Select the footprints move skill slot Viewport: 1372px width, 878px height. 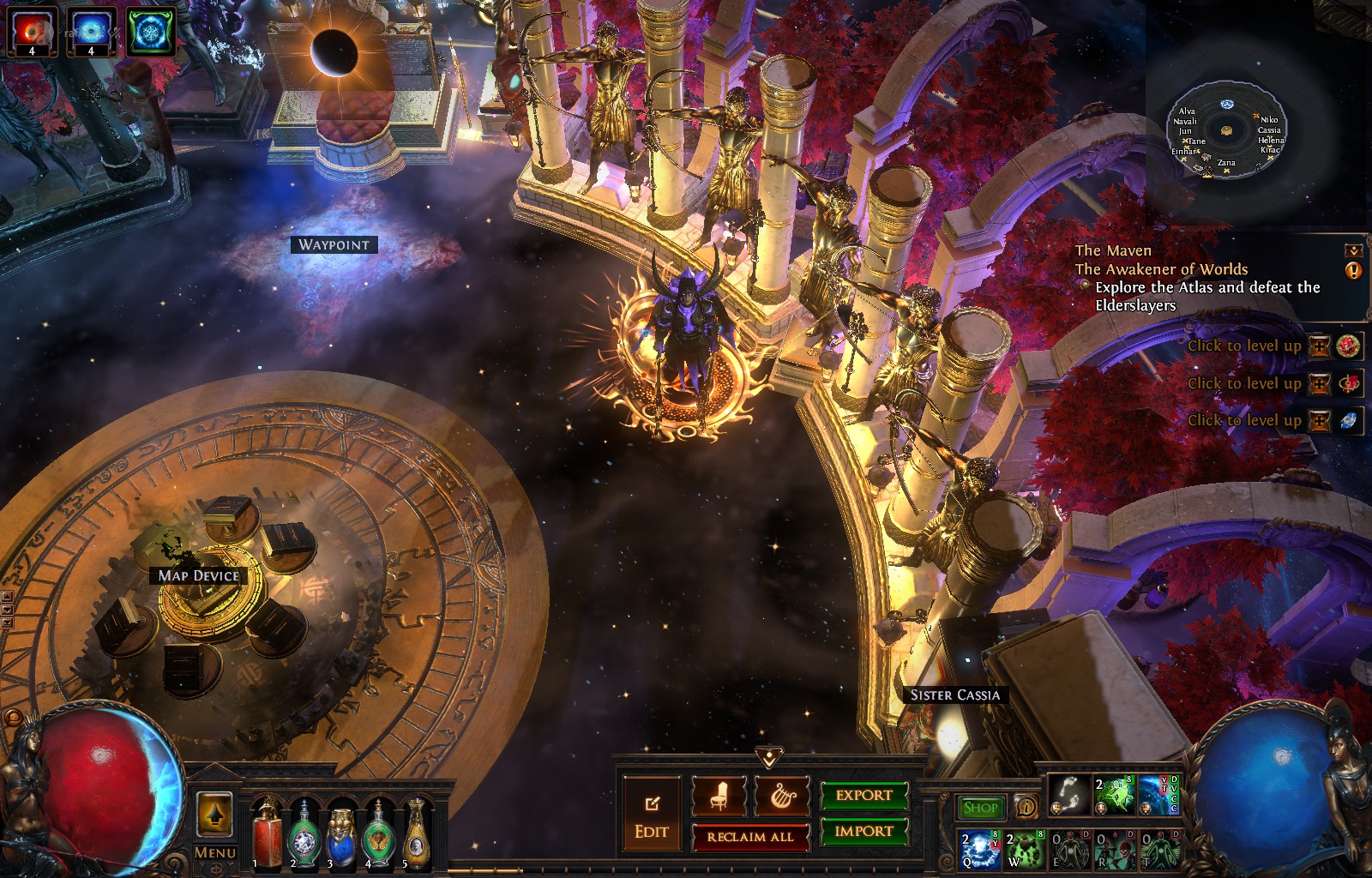[x=1068, y=795]
